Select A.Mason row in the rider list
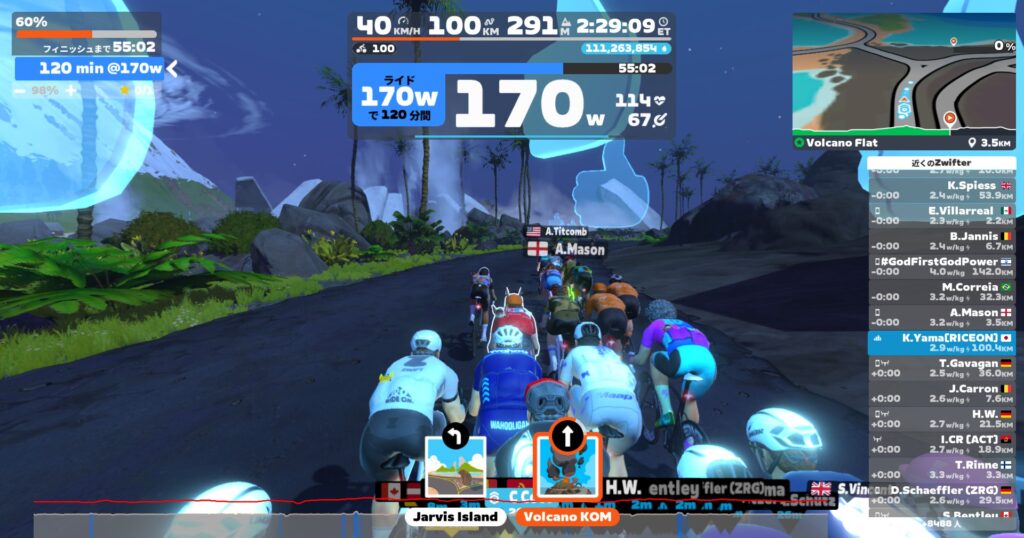Image resolution: width=1024 pixels, height=538 pixels. click(941, 317)
